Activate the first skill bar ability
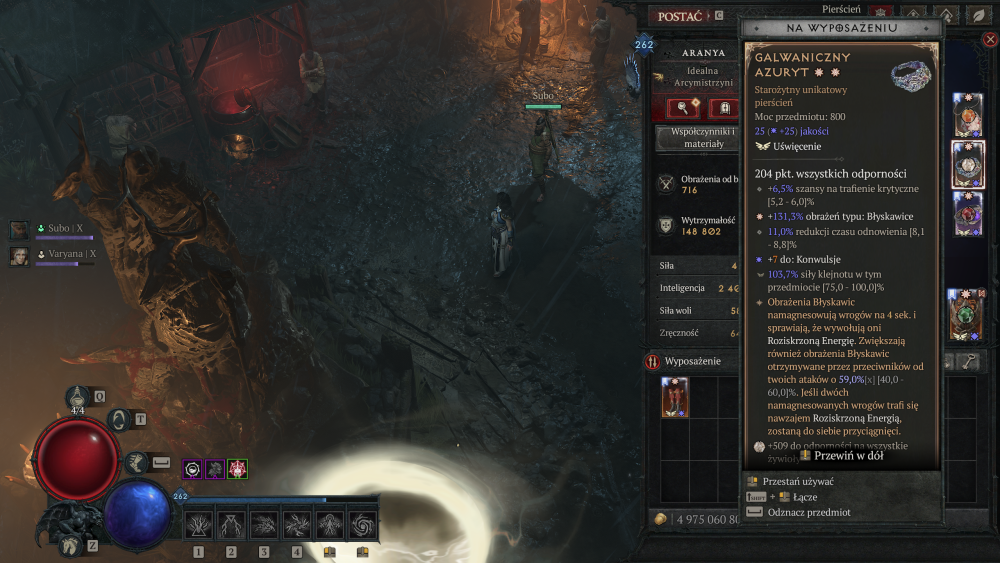 [198, 524]
